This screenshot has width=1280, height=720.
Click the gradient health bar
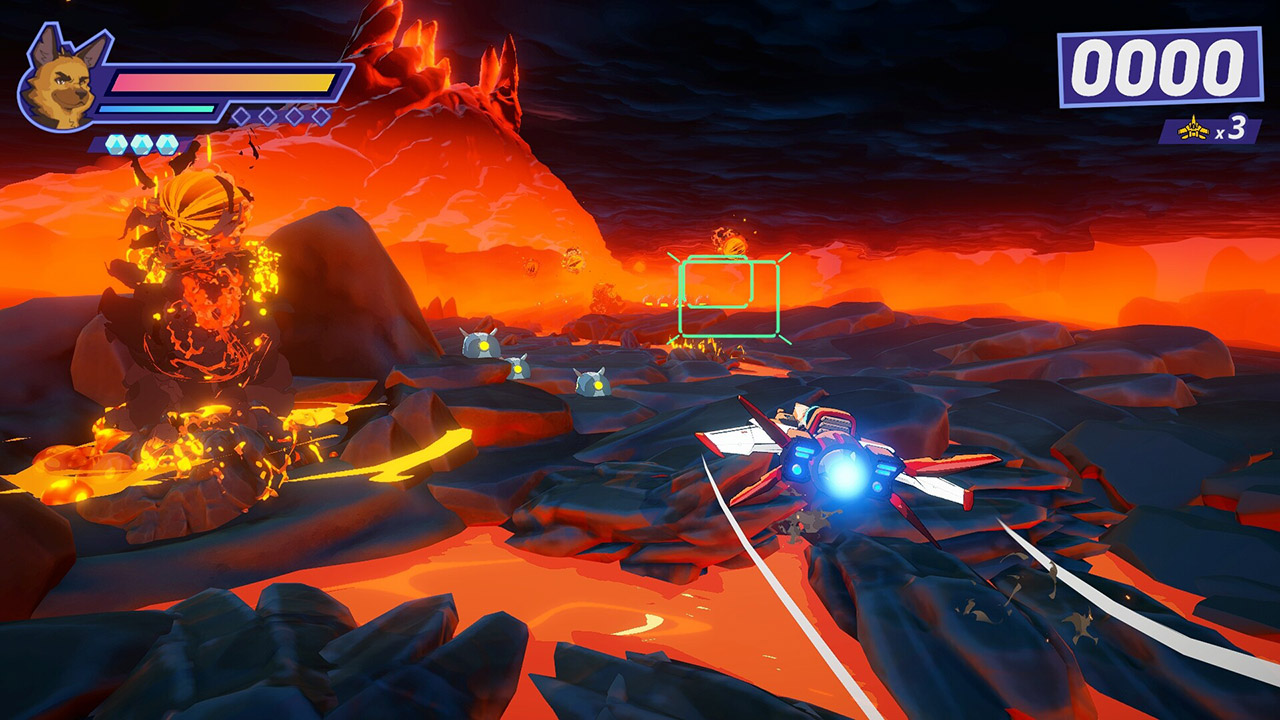tap(220, 82)
